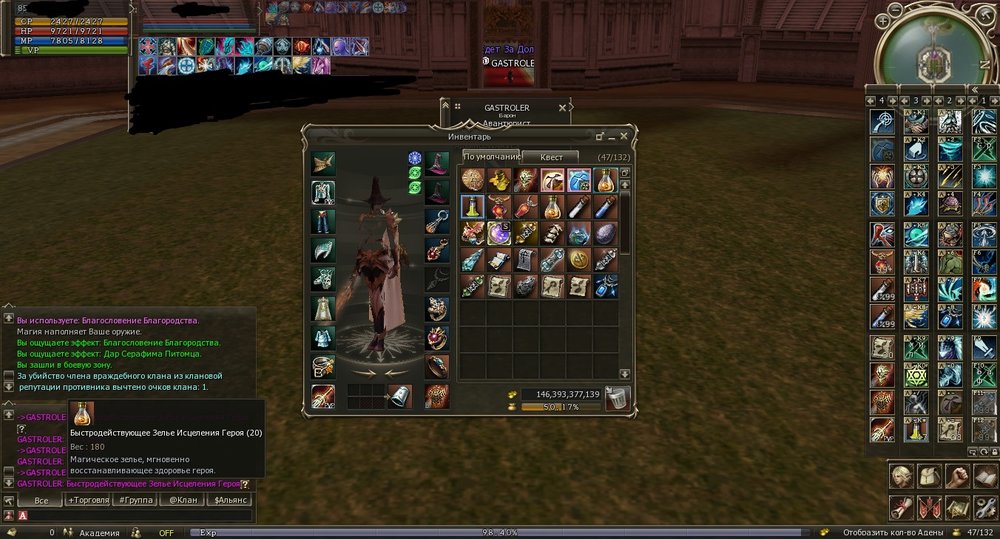Viewport: 1000px width, 539px height.
Task: Select the orange round flask in inventory
Action: [605, 180]
